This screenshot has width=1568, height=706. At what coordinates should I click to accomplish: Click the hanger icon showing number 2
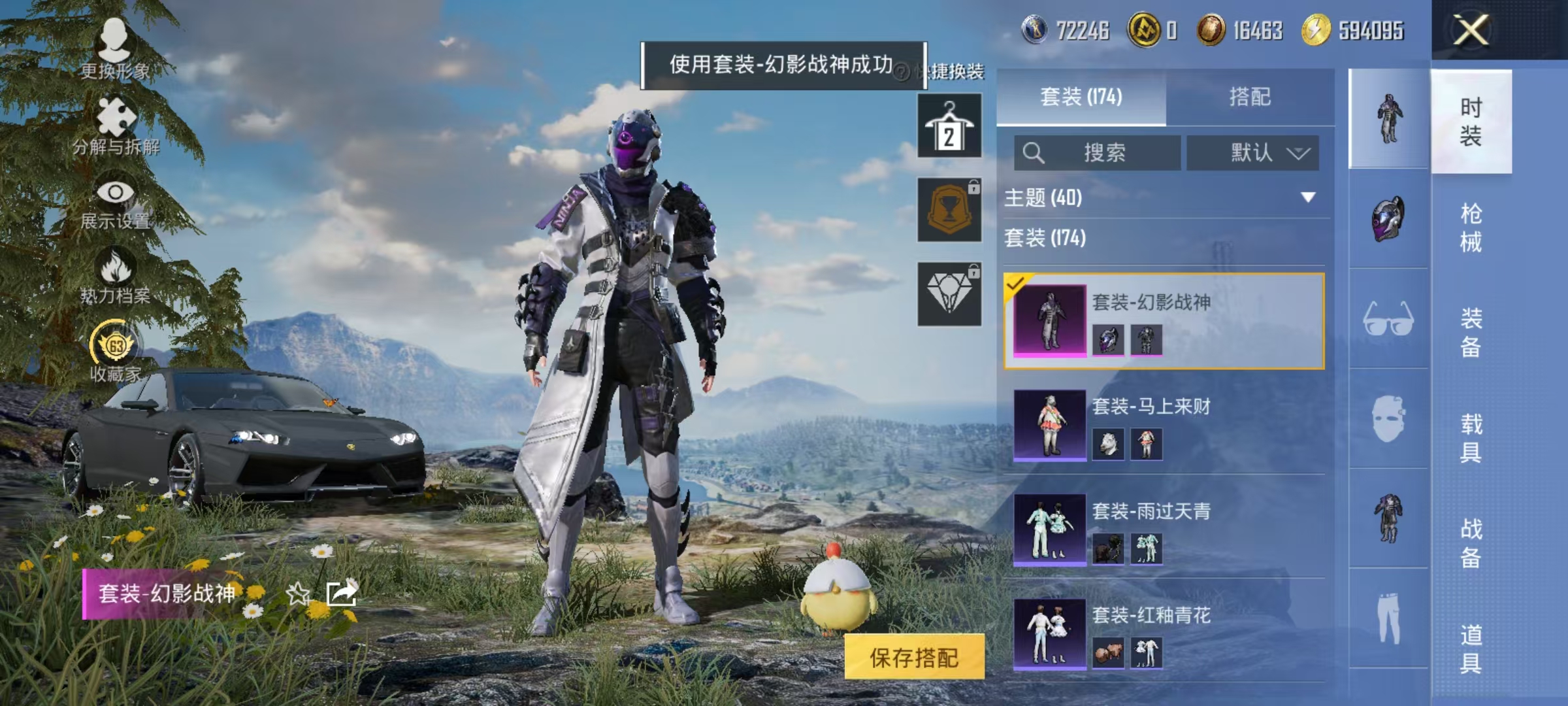(x=949, y=126)
